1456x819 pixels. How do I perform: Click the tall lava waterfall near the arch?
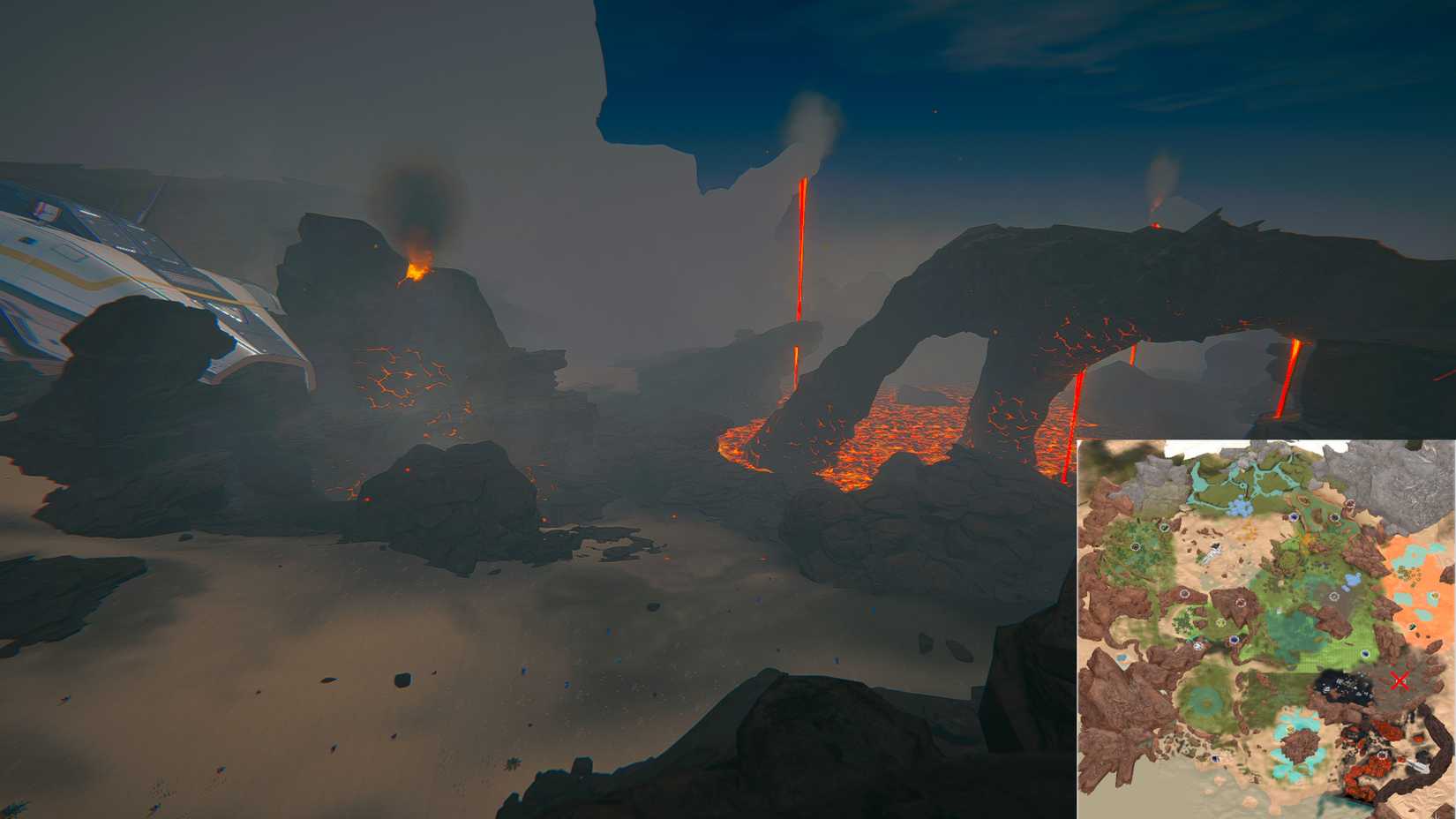tap(801, 265)
